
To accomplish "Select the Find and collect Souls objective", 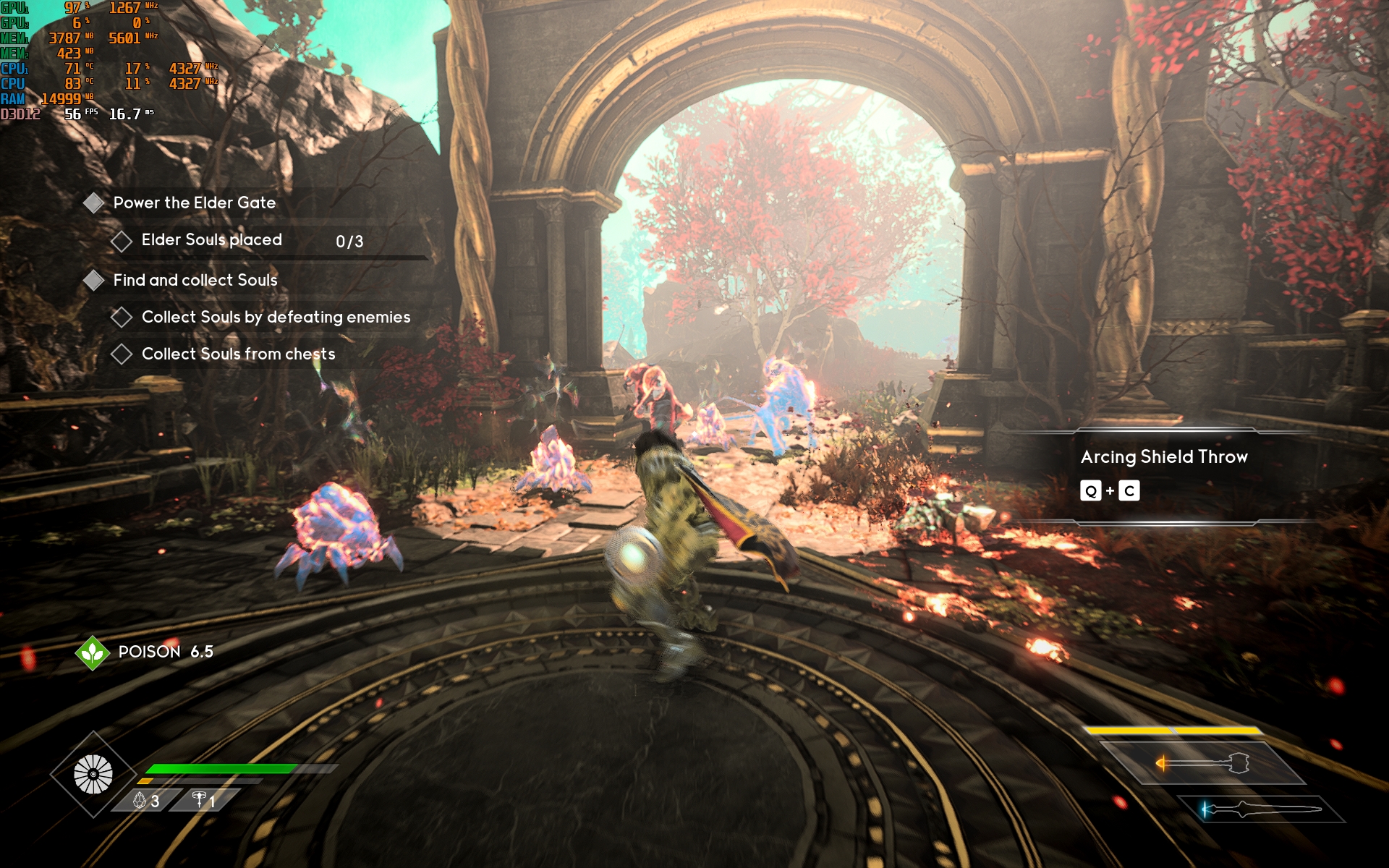I will pyautogui.click(x=195, y=281).
